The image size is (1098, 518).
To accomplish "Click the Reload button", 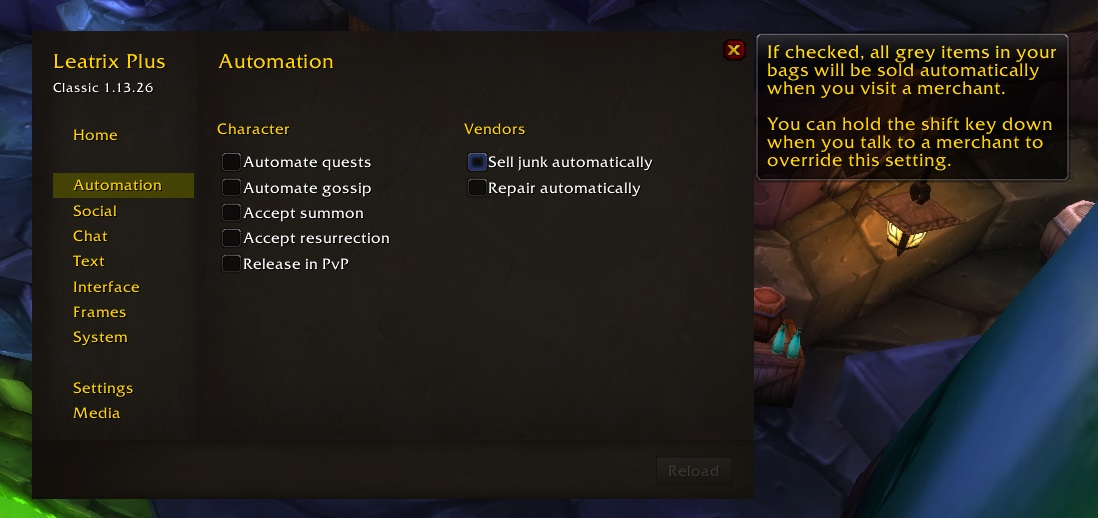I will tap(693, 471).
